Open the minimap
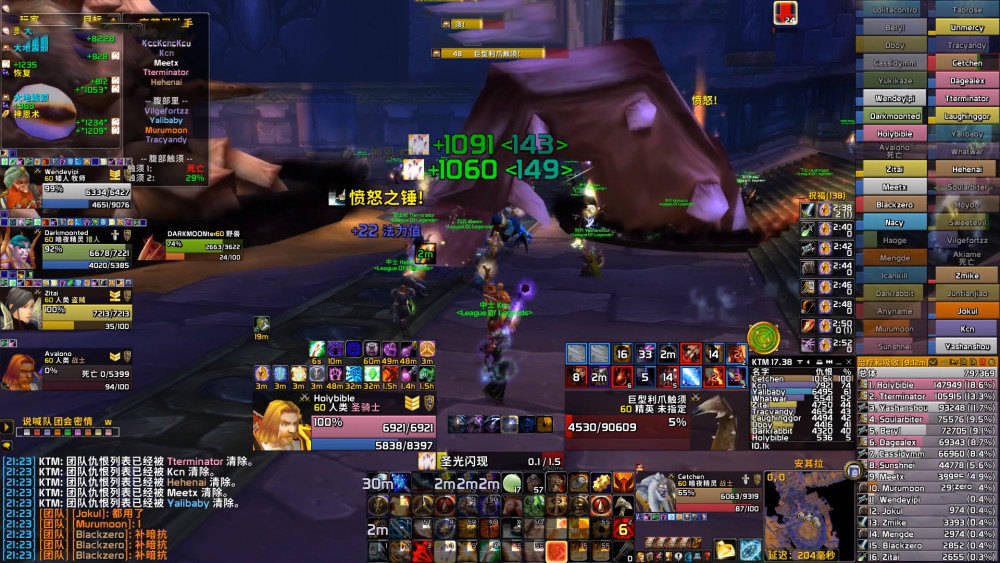Image resolution: width=1000 pixels, height=563 pixels. [x=806, y=514]
